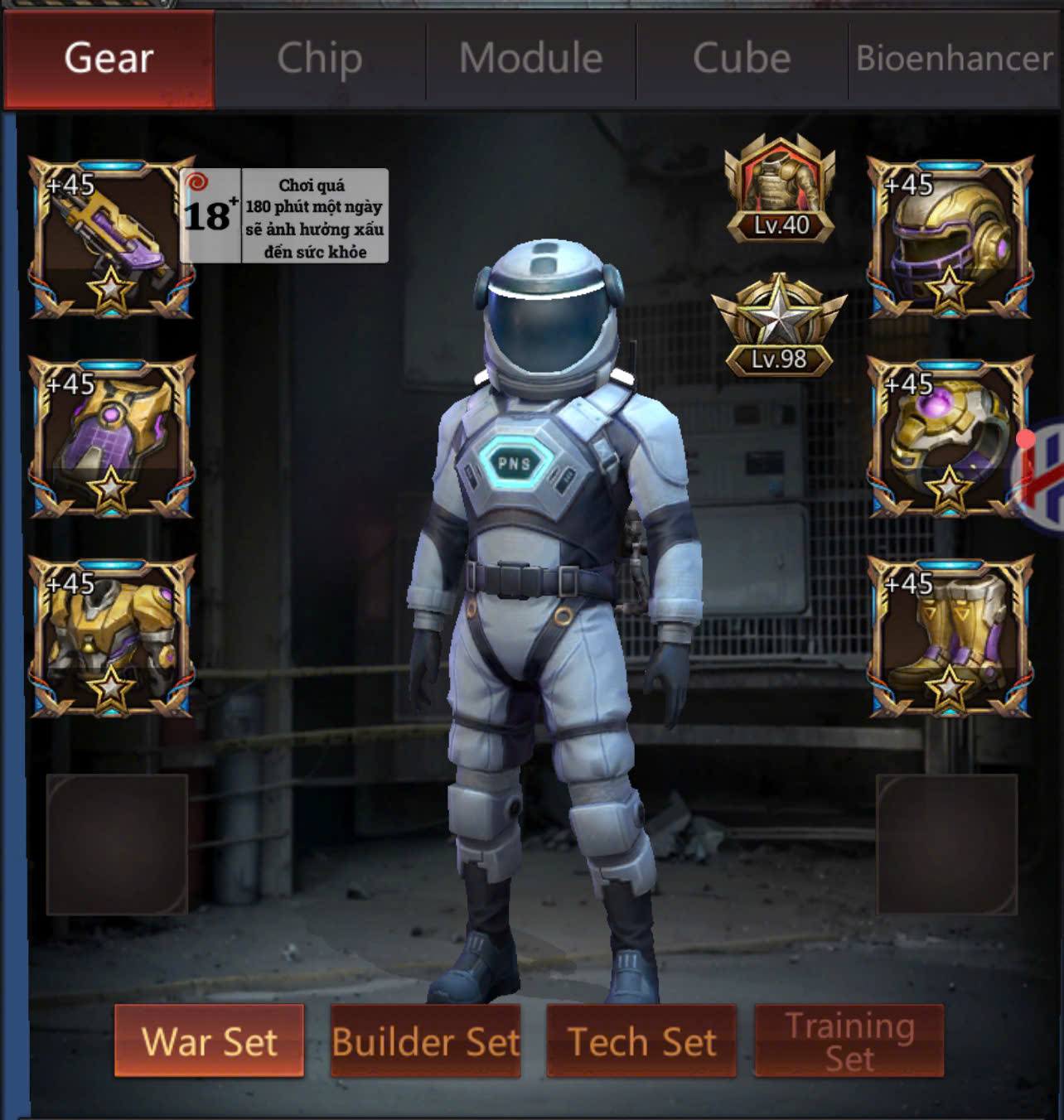
Task: Show the Cube tab
Action: [742, 60]
